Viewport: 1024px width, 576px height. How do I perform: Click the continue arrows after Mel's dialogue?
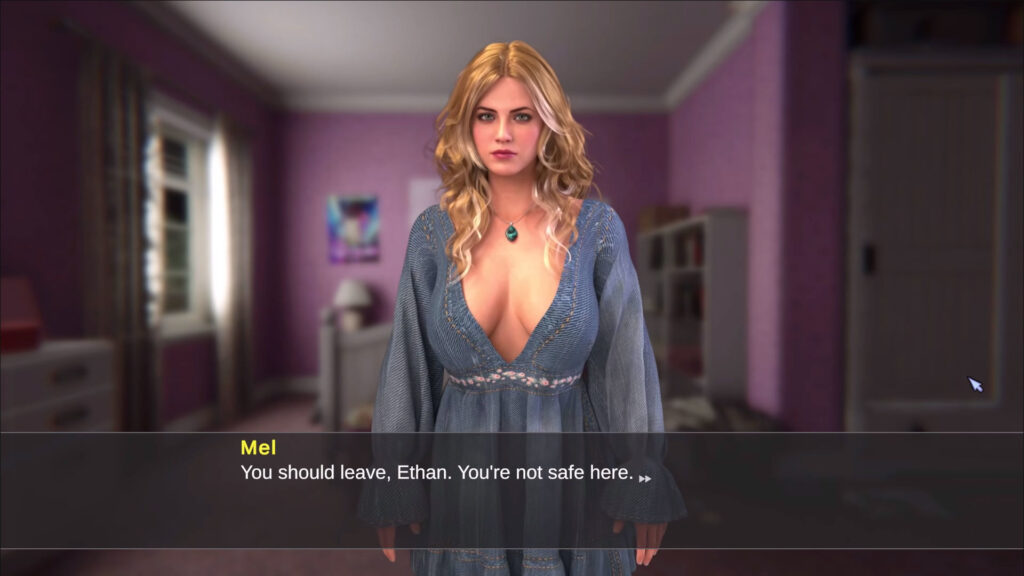(645, 478)
